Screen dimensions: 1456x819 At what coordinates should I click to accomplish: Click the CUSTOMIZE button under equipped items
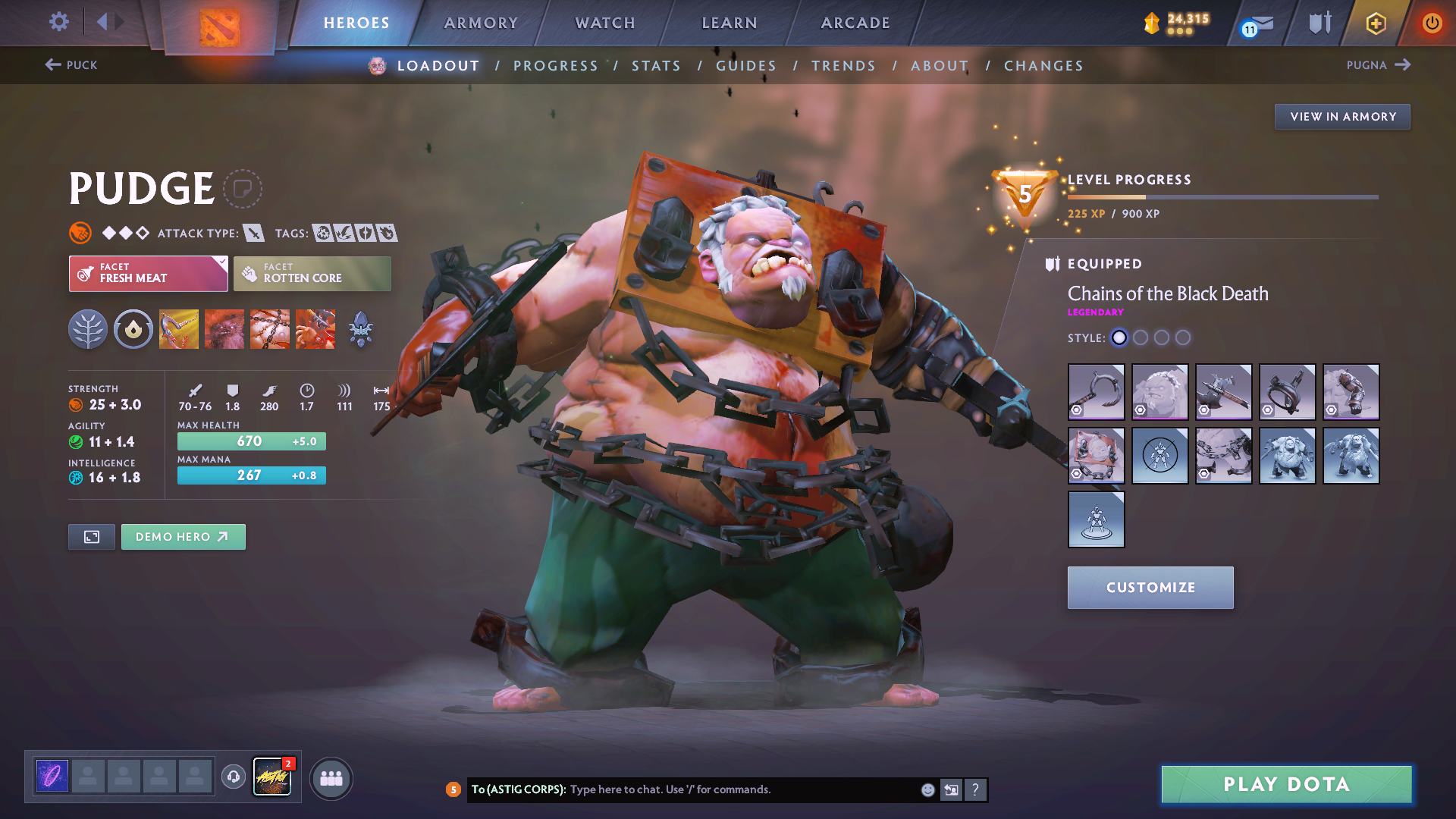tap(1150, 587)
